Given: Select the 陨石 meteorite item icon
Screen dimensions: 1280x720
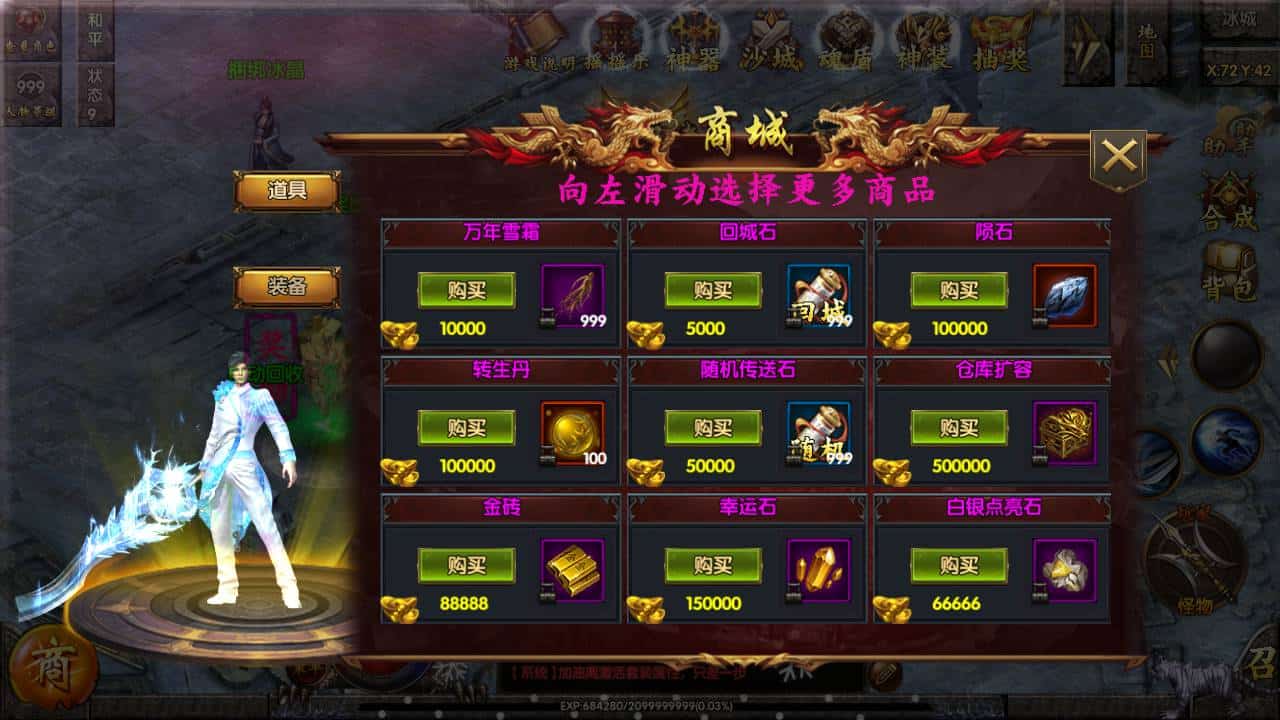Looking at the screenshot, I should pyautogui.click(x=1064, y=296).
